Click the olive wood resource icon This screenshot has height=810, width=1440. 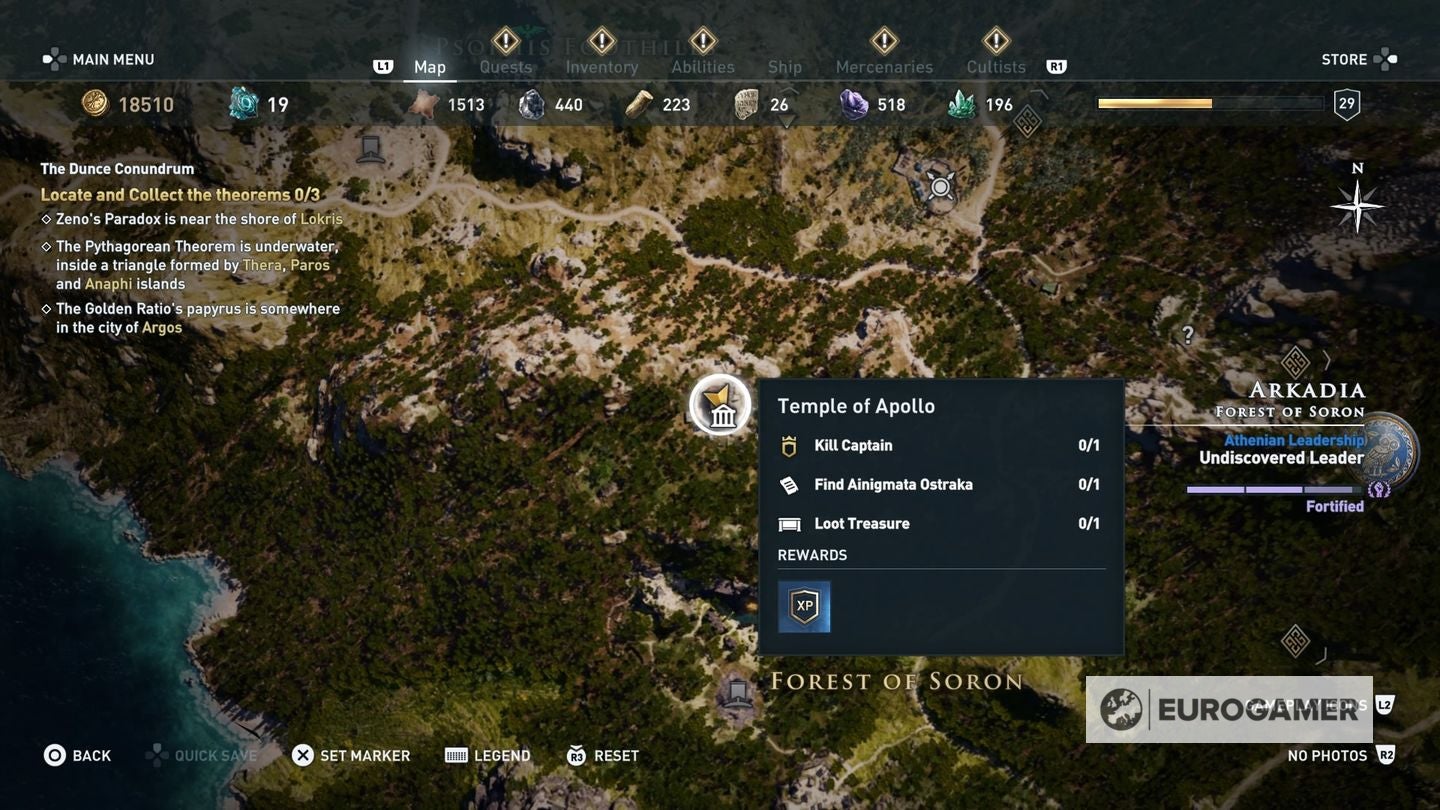tap(639, 103)
